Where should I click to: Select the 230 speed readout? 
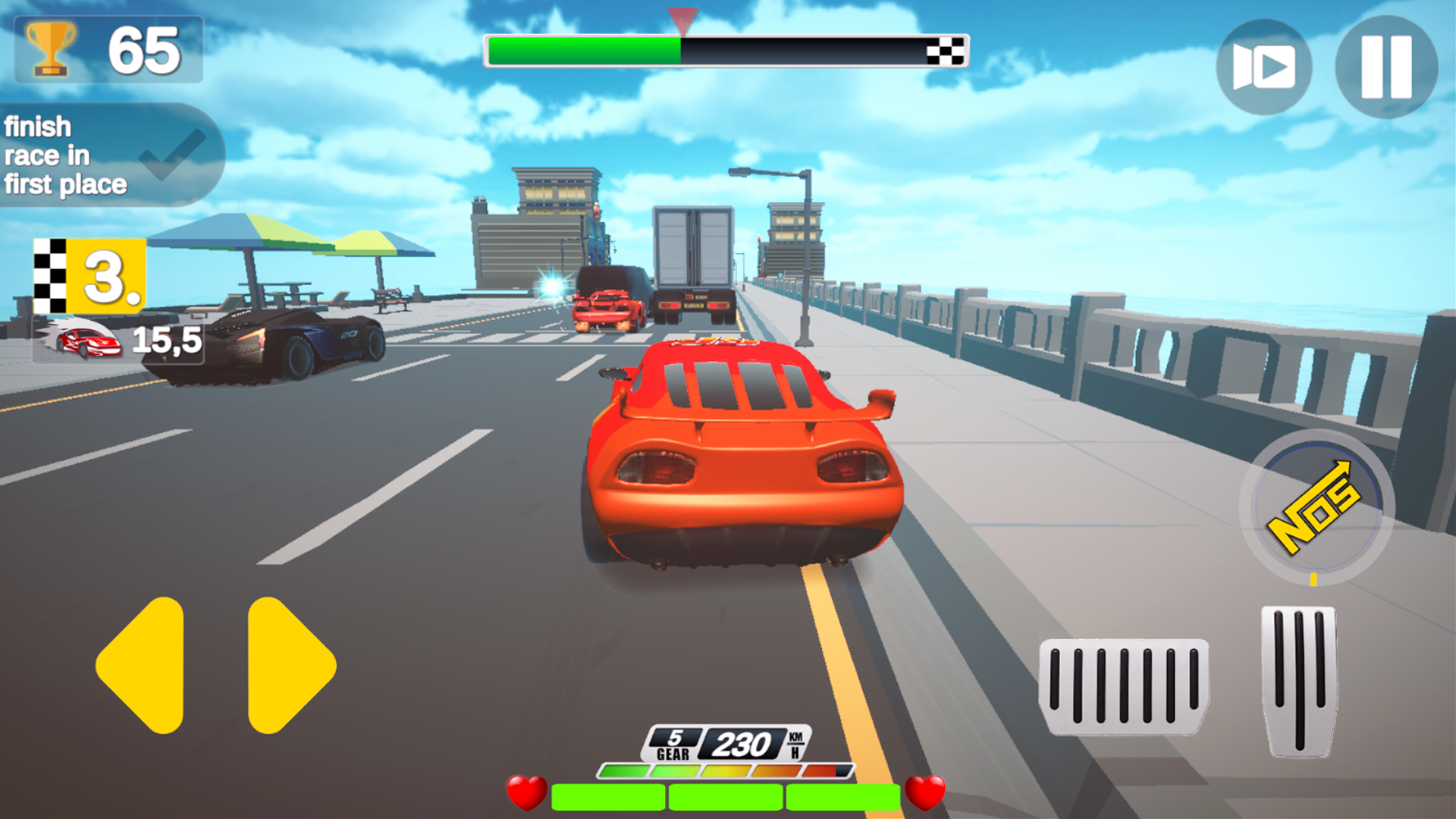point(742,744)
